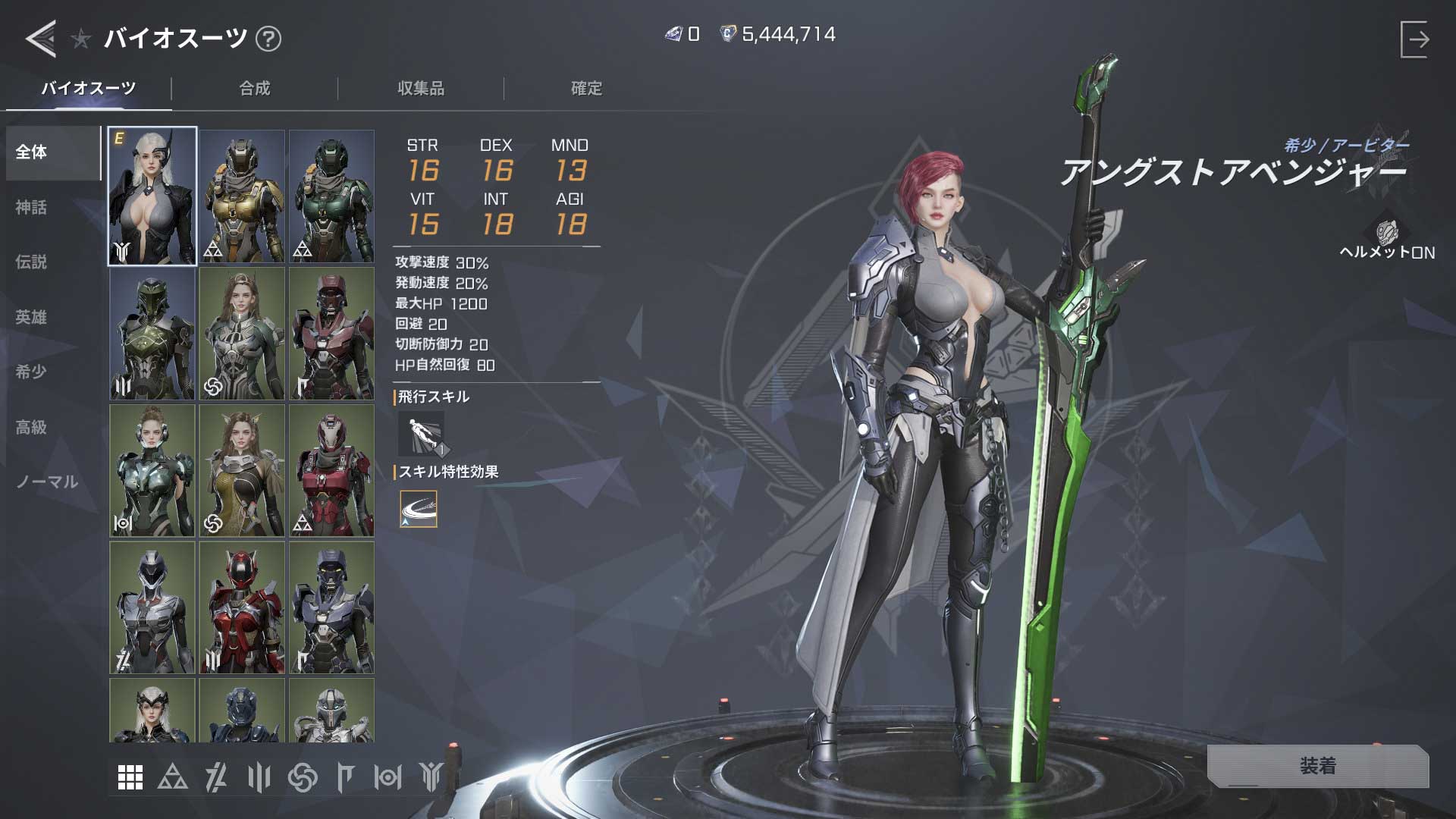Screen dimensions: 1456x819
Task: Go back using the arrow button
Action: [x=41, y=38]
